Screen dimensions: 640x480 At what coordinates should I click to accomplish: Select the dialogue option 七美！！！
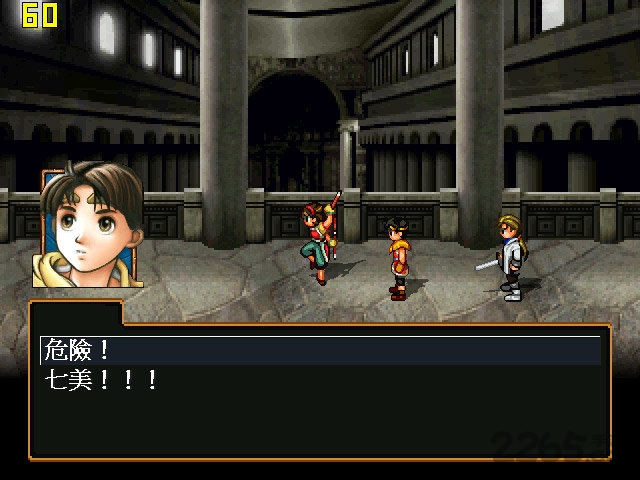[x=100, y=380]
